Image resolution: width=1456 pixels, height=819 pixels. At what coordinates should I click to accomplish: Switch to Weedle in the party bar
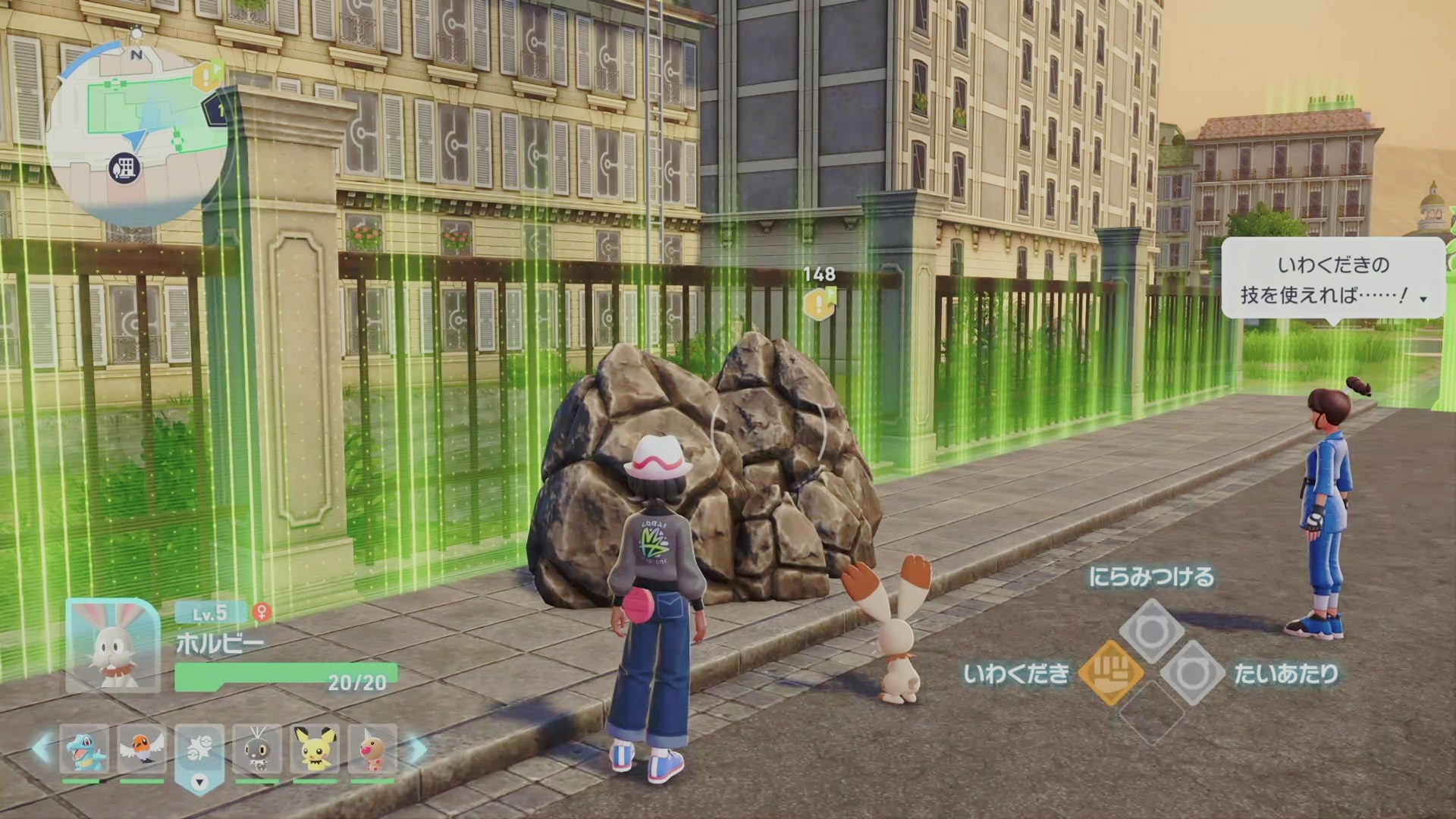(x=372, y=749)
